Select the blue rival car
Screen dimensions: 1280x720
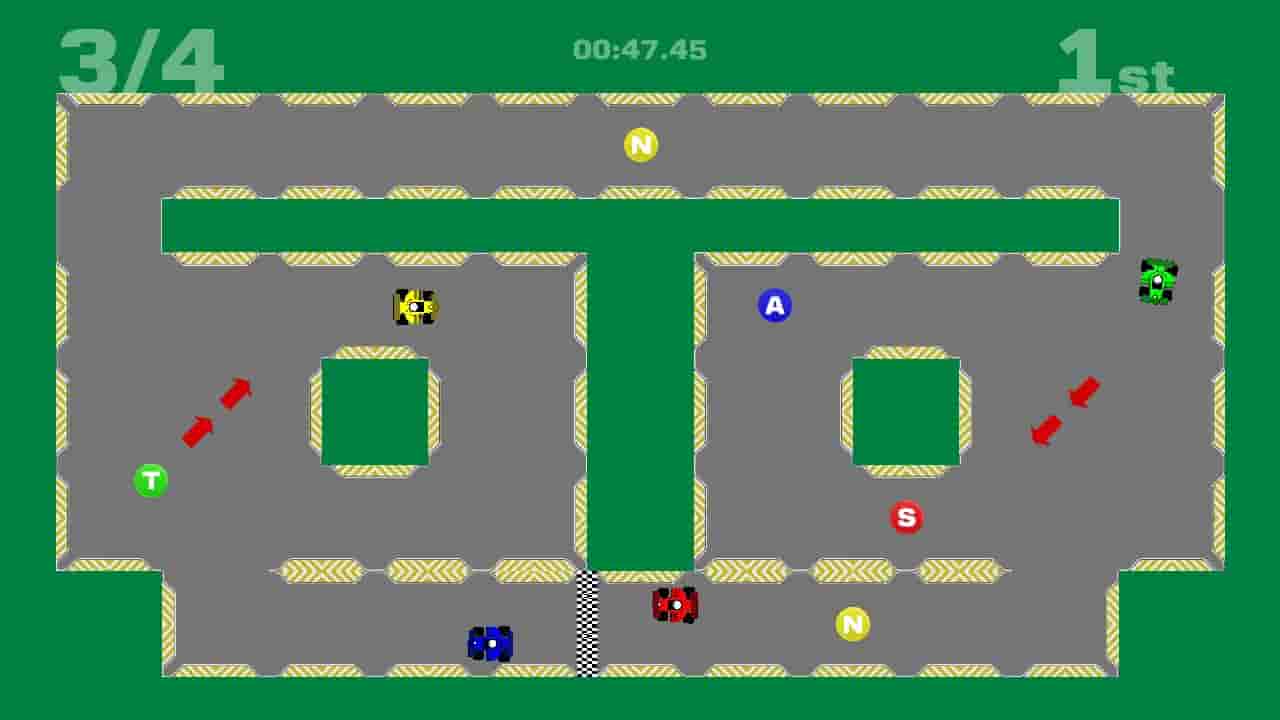point(490,643)
